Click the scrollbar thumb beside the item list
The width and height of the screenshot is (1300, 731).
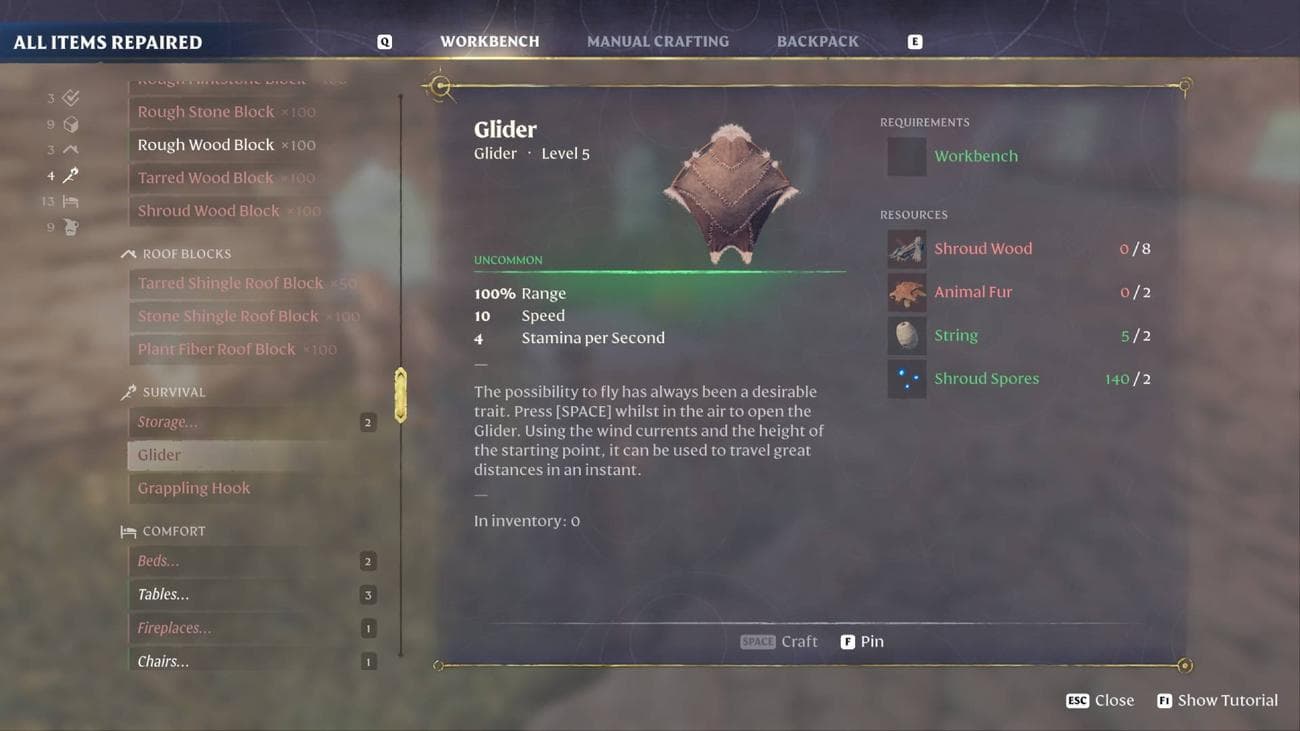pyautogui.click(x=401, y=393)
